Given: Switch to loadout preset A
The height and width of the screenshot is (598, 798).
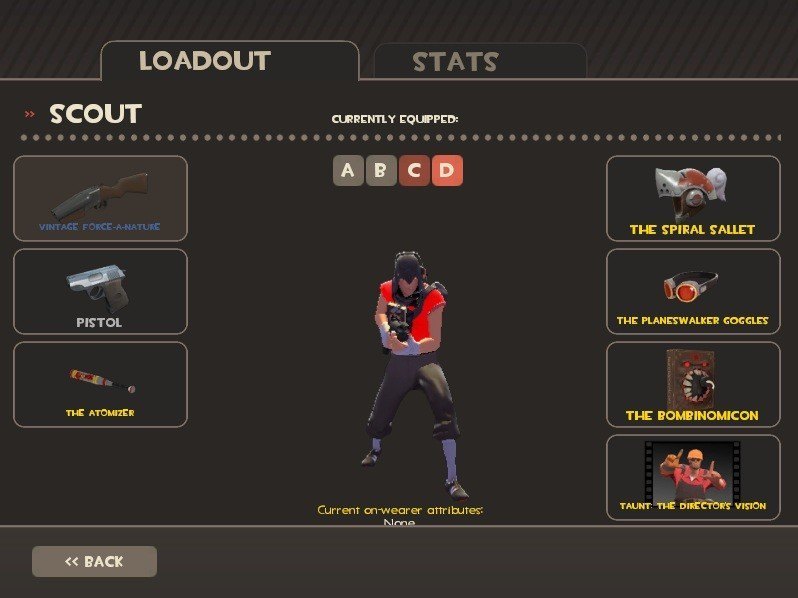Looking at the screenshot, I should pyautogui.click(x=348, y=171).
